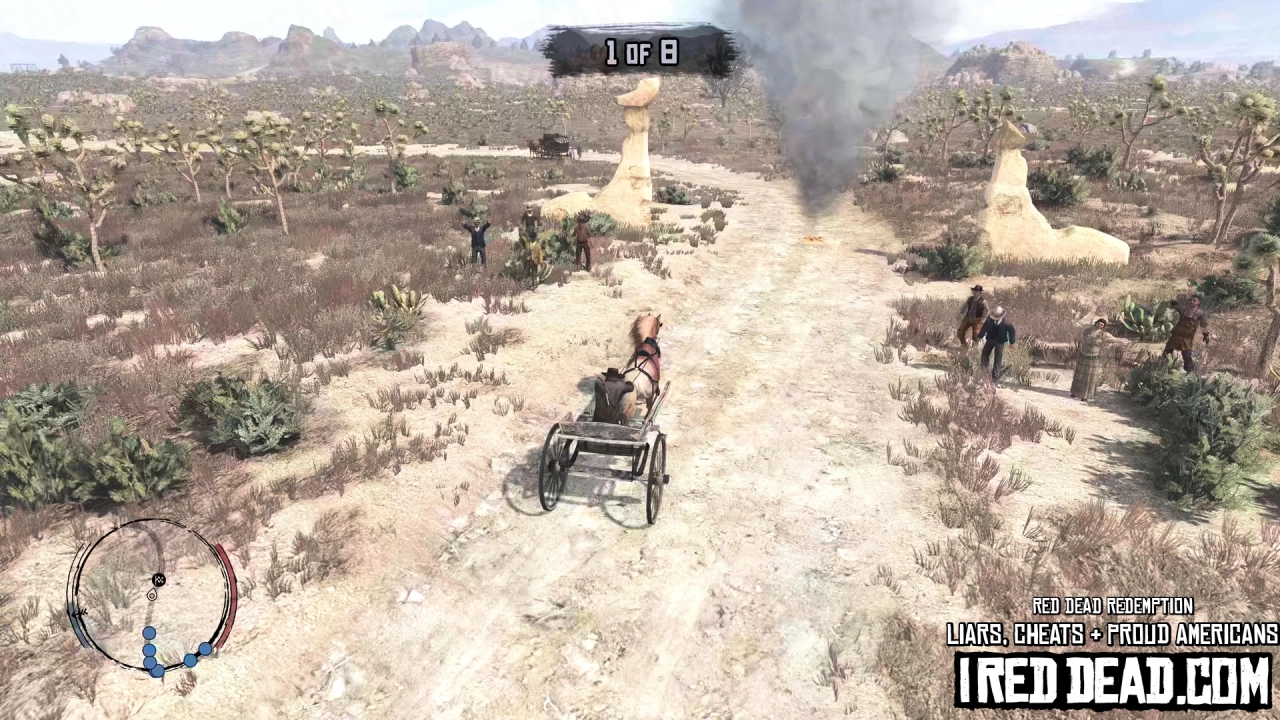The width and height of the screenshot is (1280, 720).
Task: Select the waypoint marker icon on the minimap
Action: 159,580
